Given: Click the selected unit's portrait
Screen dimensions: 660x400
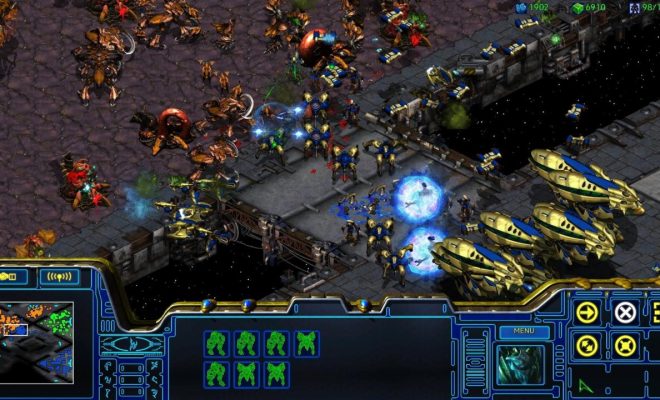Looking at the screenshot, I should click(x=521, y=364).
